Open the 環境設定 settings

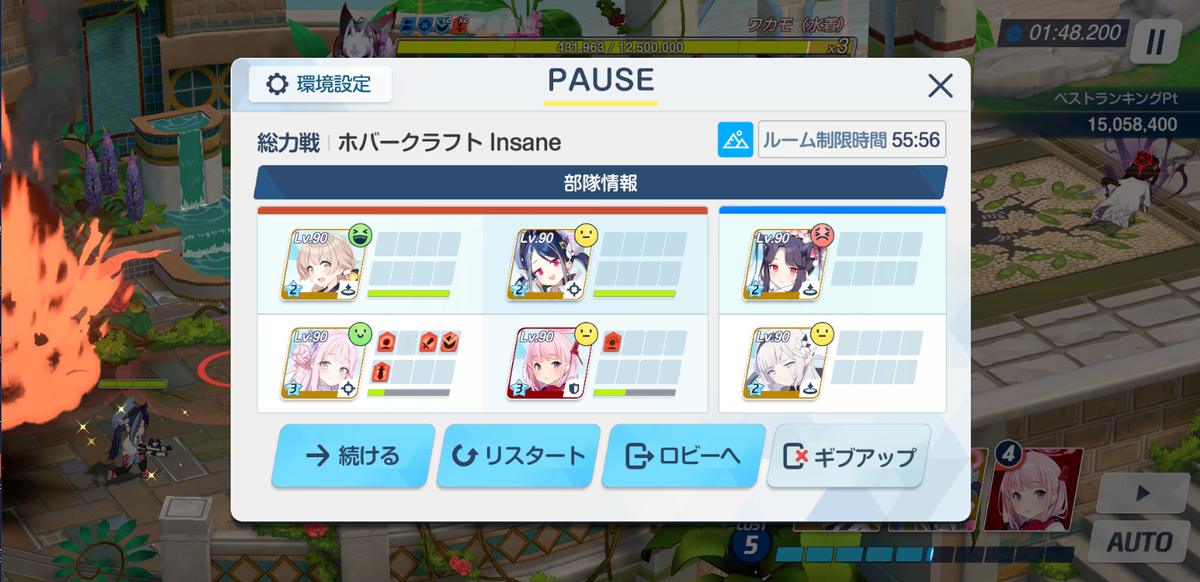point(320,84)
